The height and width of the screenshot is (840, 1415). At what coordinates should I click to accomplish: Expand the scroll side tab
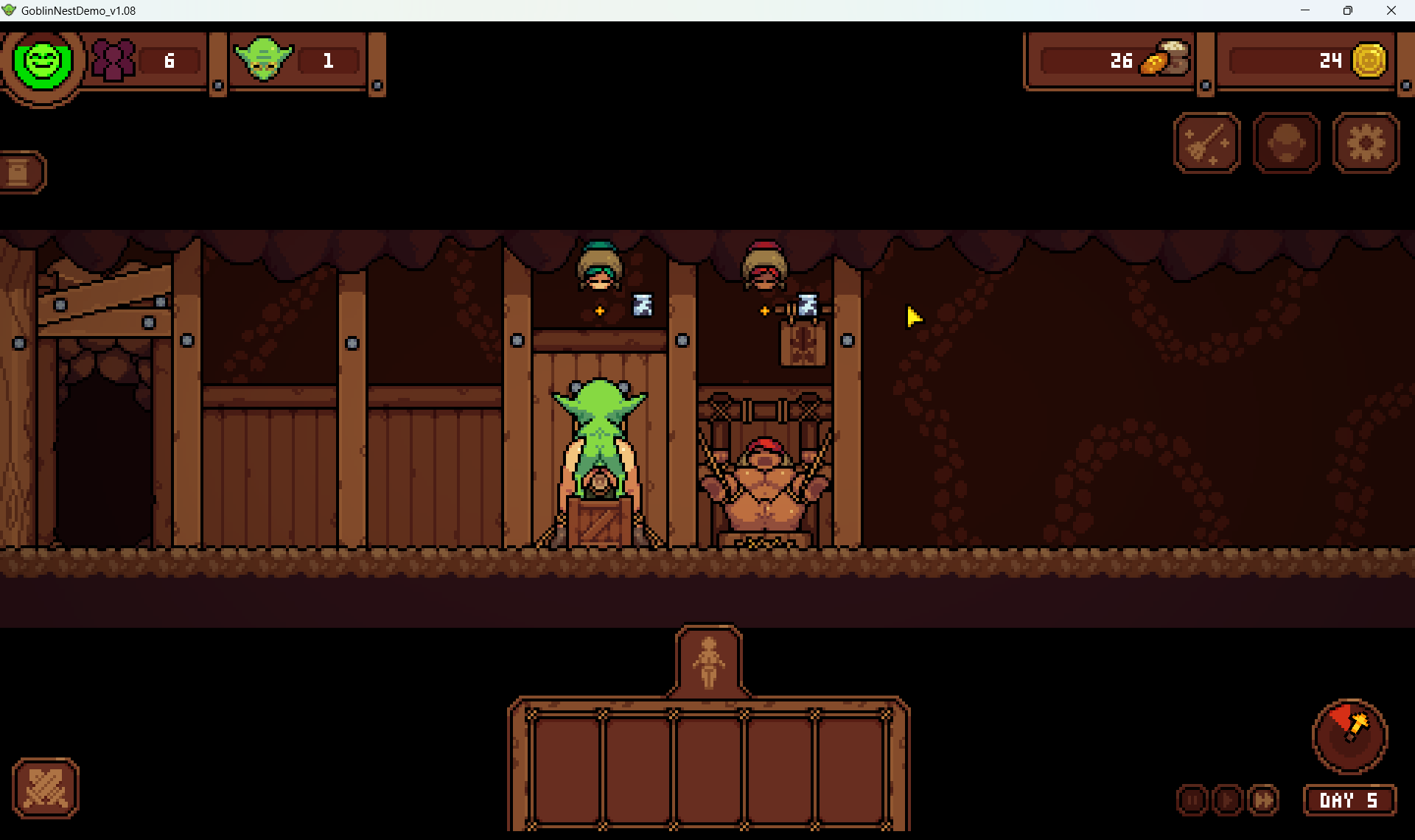click(20, 172)
